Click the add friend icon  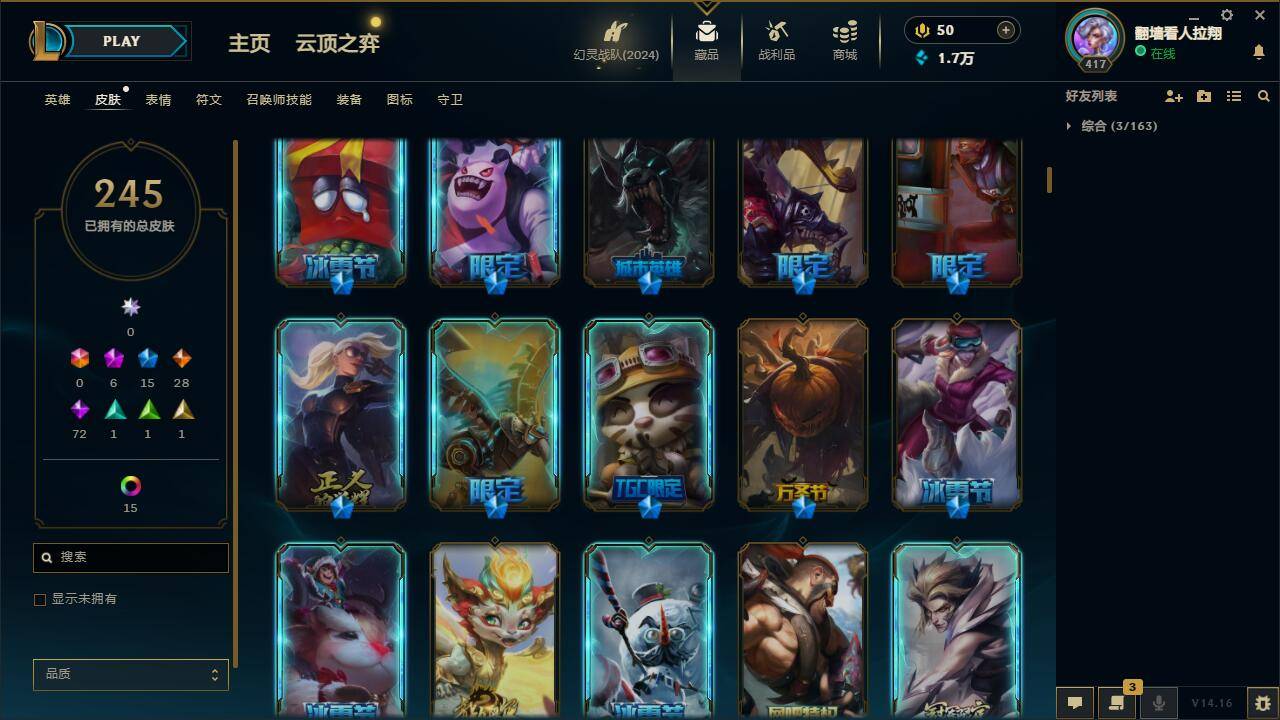pos(1172,96)
